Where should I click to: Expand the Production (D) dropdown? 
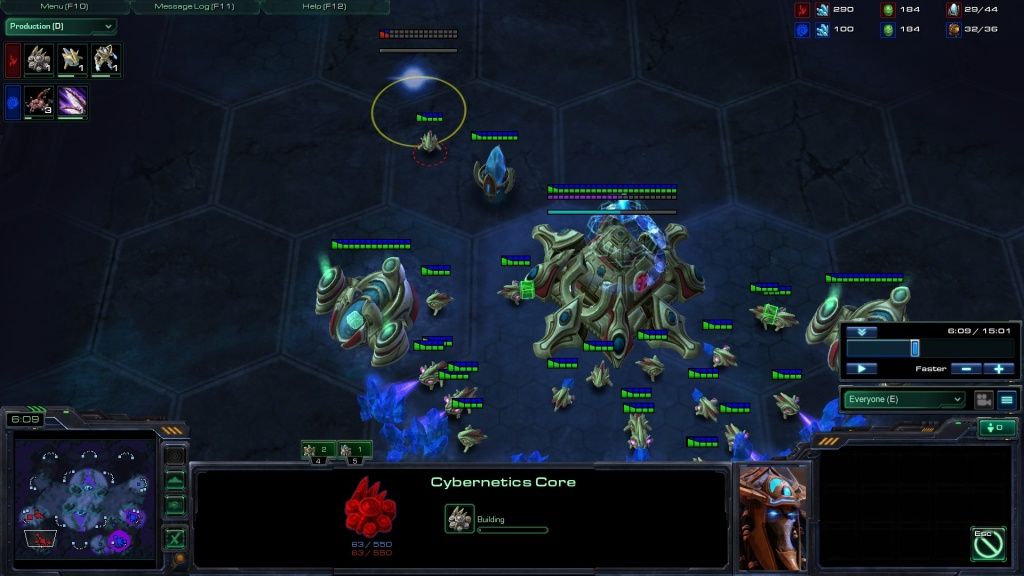(60, 26)
